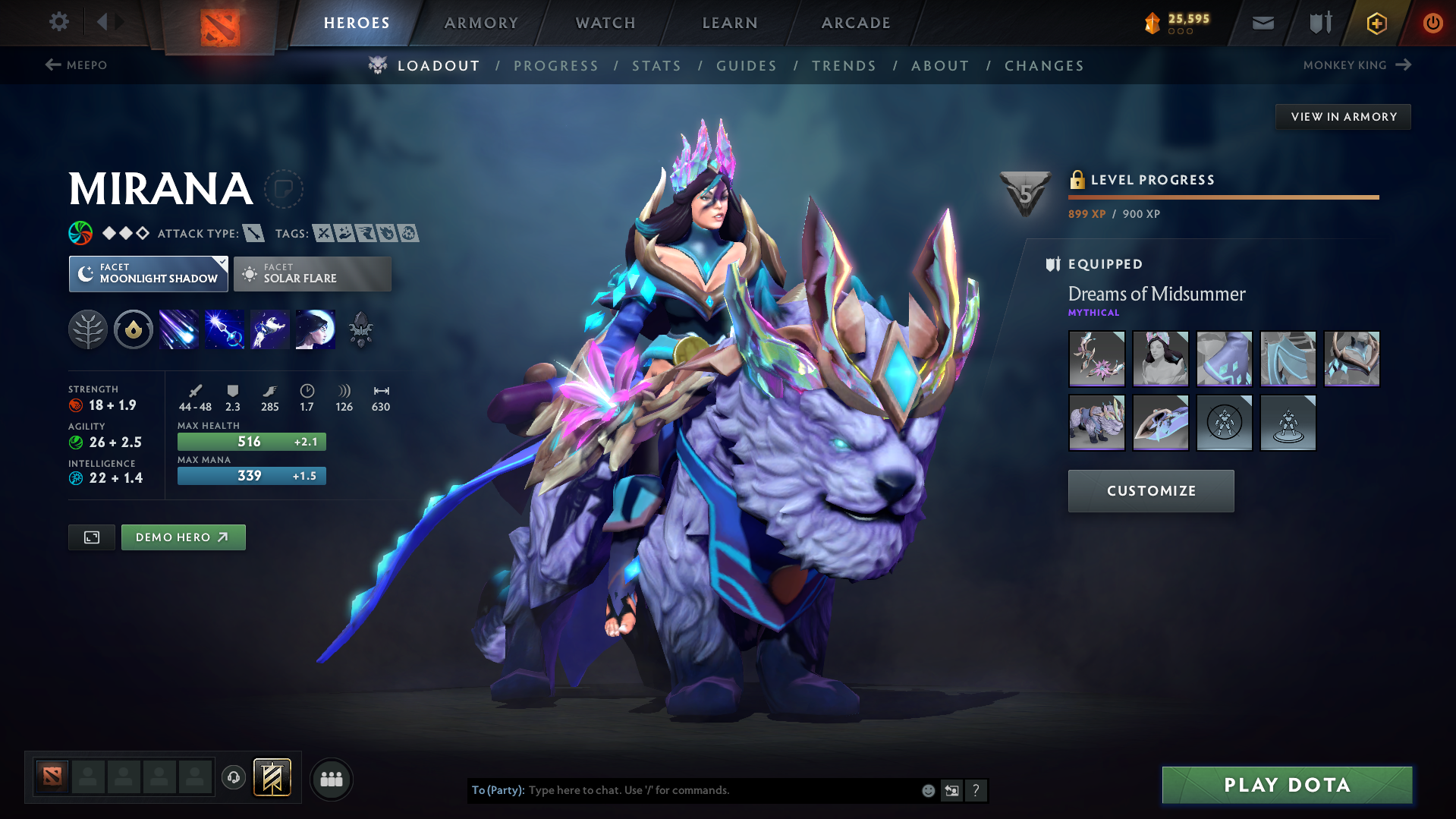This screenshot has width=1456, height=819.
Task: Select the Solar Flare facet
Action: coord(312,273)
